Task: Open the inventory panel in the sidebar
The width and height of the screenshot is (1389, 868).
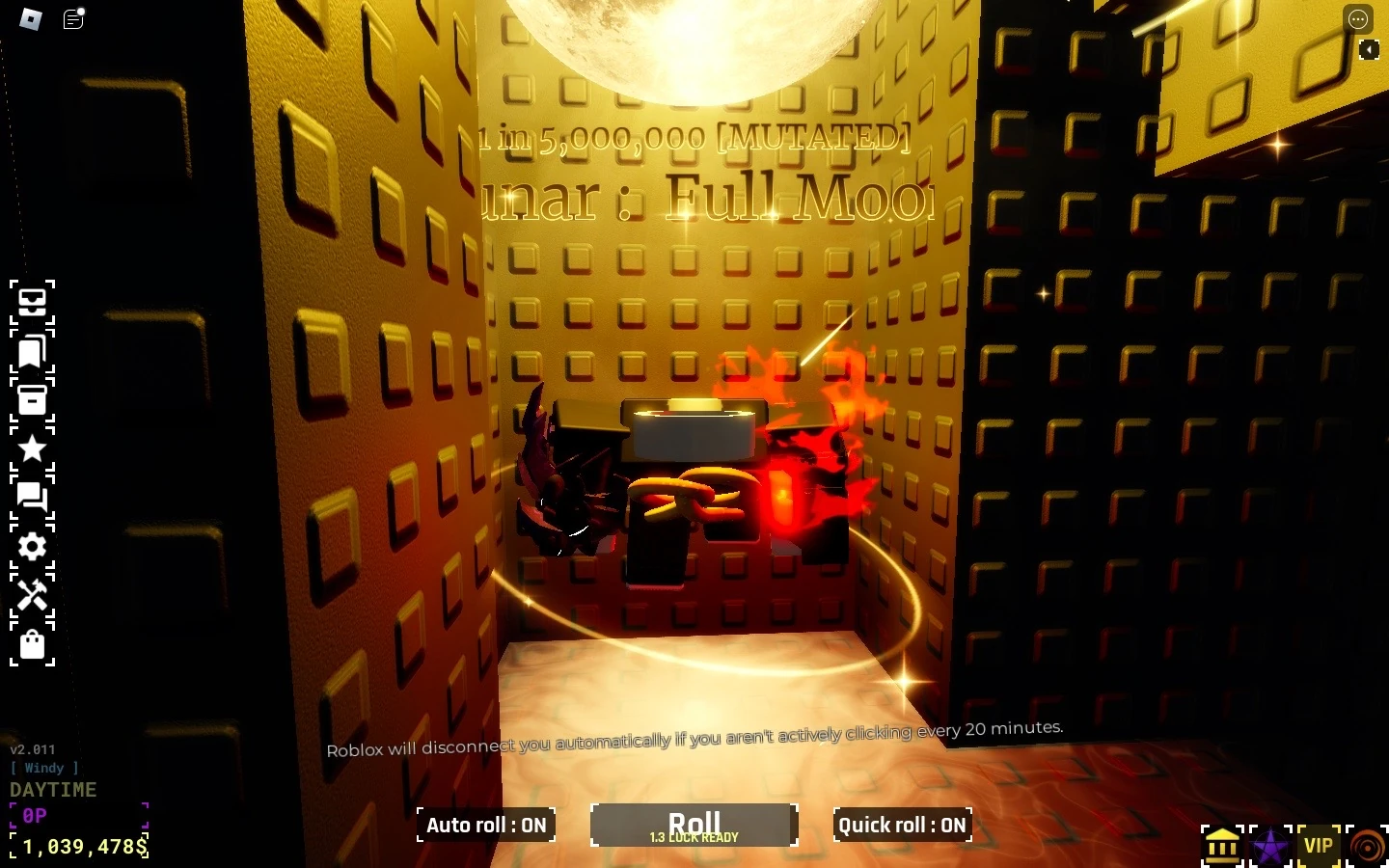Action: [33, 303]
